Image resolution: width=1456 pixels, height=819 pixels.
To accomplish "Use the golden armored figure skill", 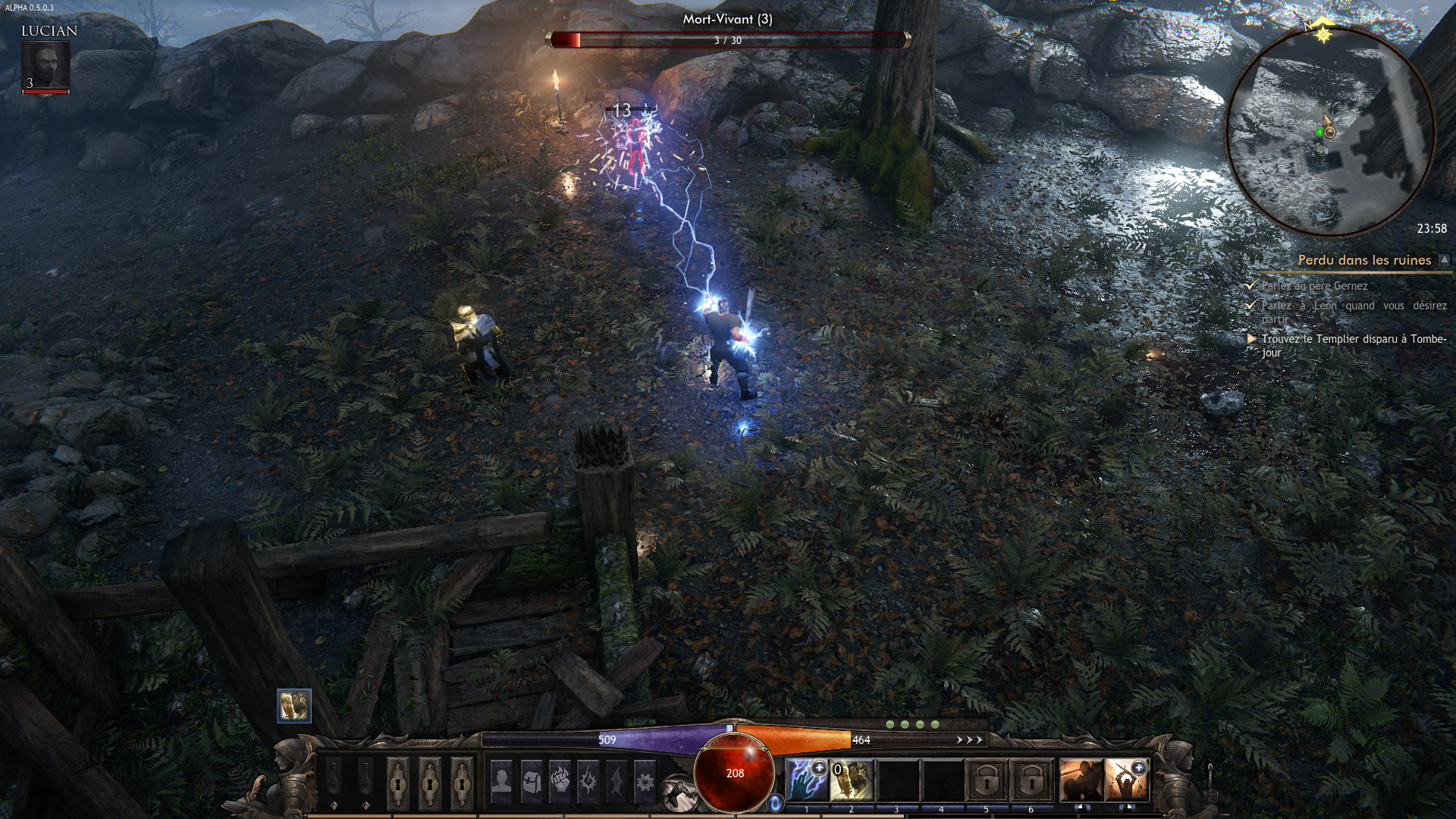I will tap(852, 780).
